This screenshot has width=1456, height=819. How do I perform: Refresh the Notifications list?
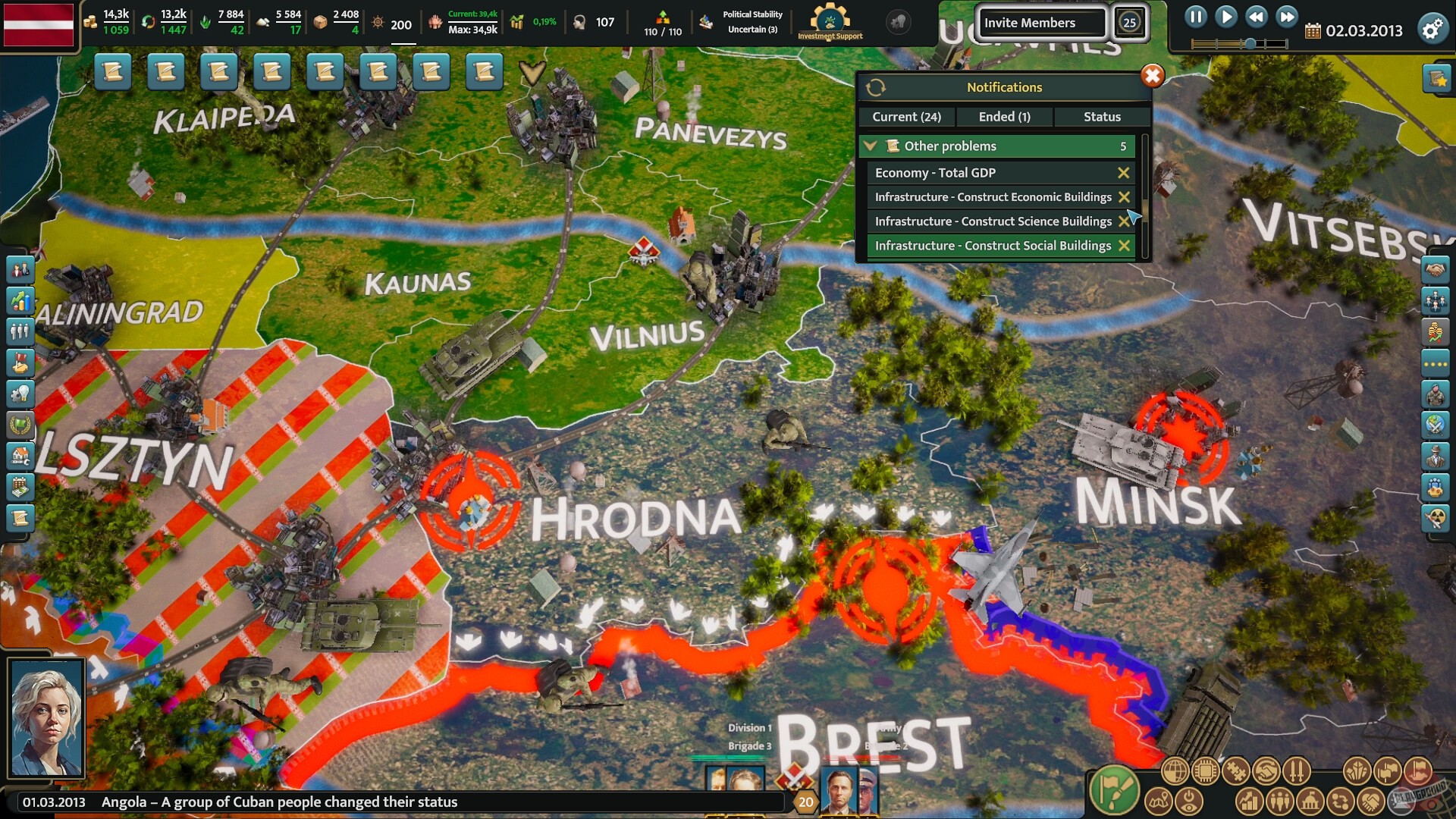[x=877, y=86]
